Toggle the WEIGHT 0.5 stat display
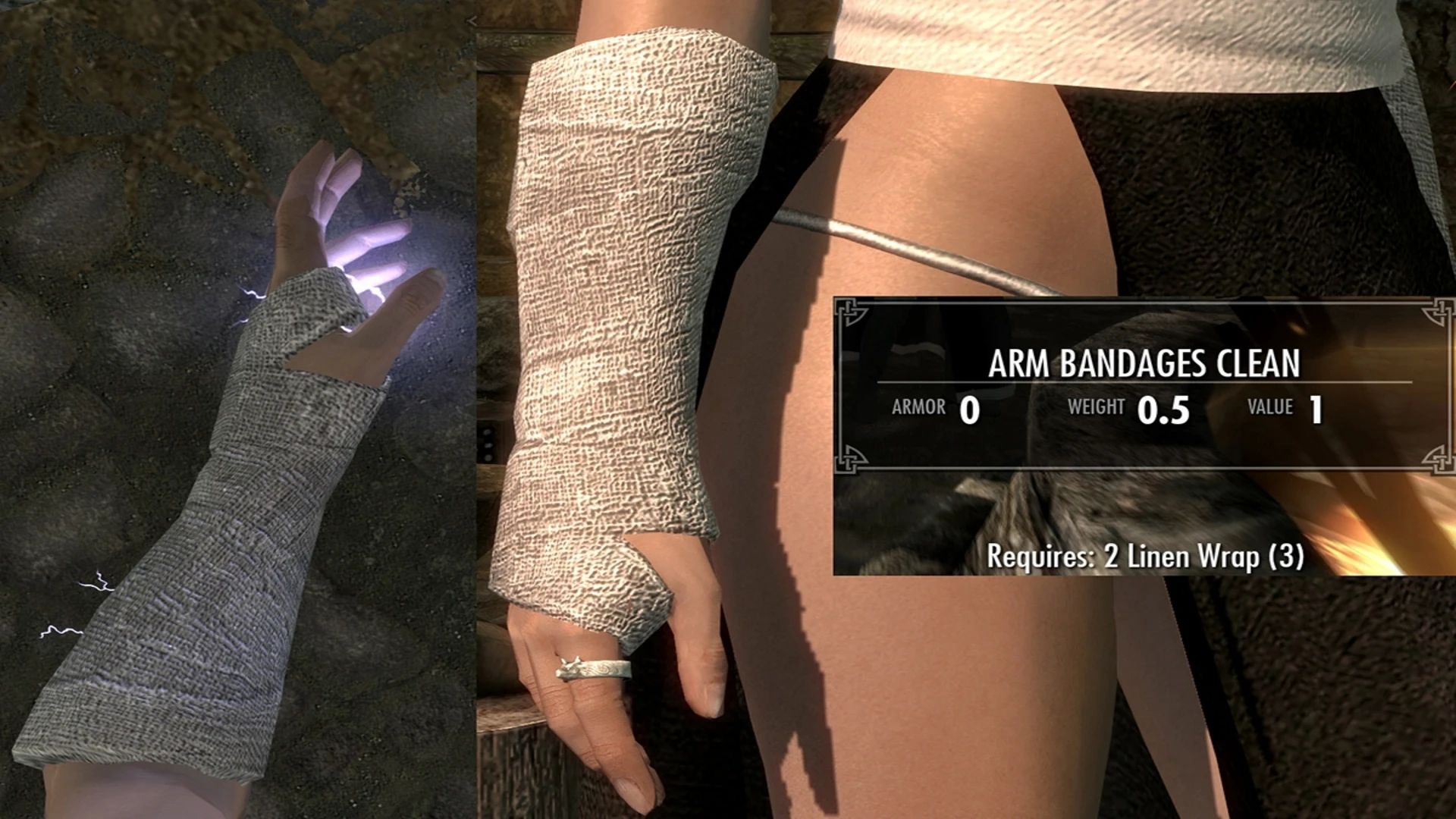 click(1130, 408)
